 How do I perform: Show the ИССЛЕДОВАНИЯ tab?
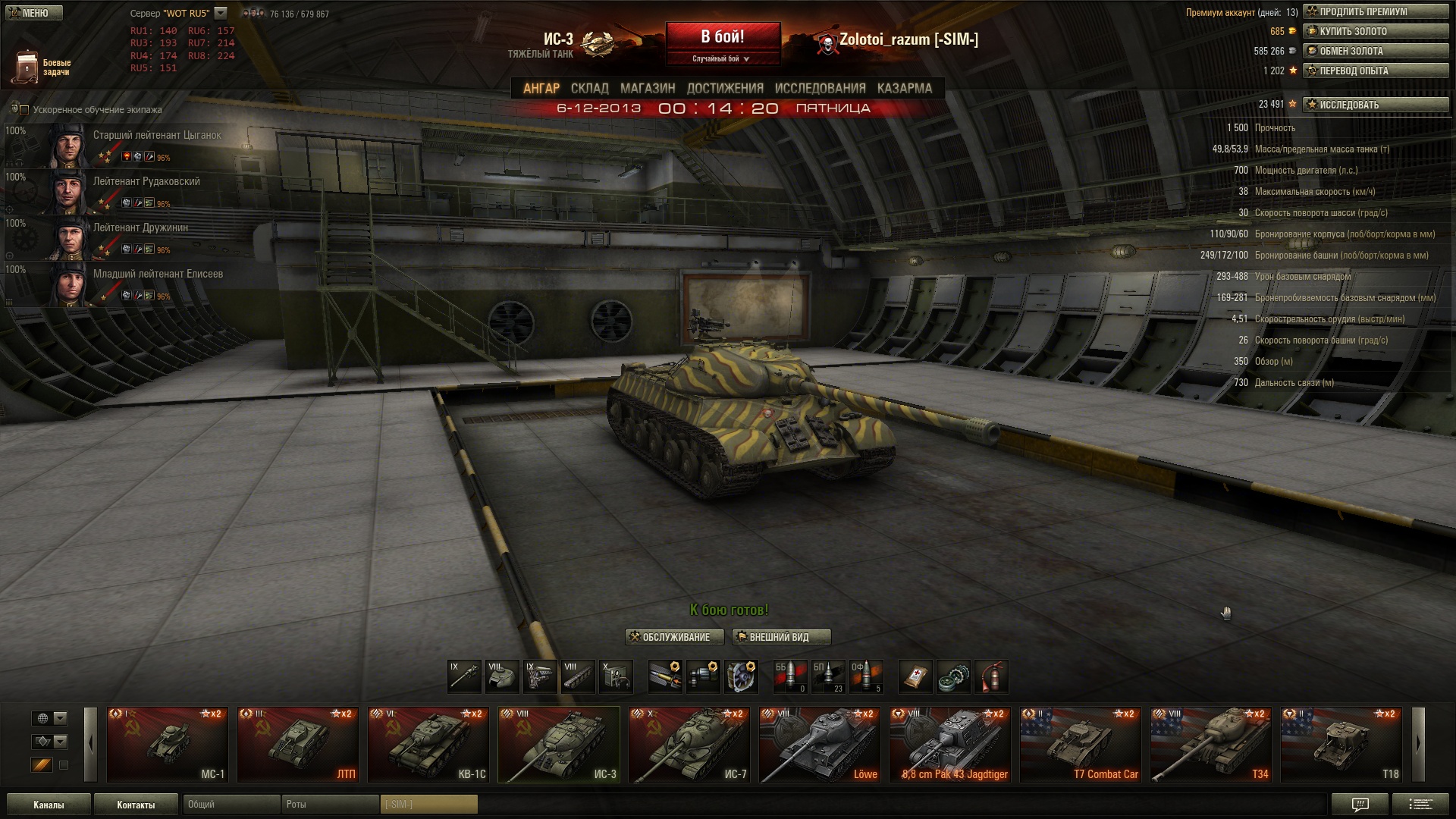pos(820,89)
